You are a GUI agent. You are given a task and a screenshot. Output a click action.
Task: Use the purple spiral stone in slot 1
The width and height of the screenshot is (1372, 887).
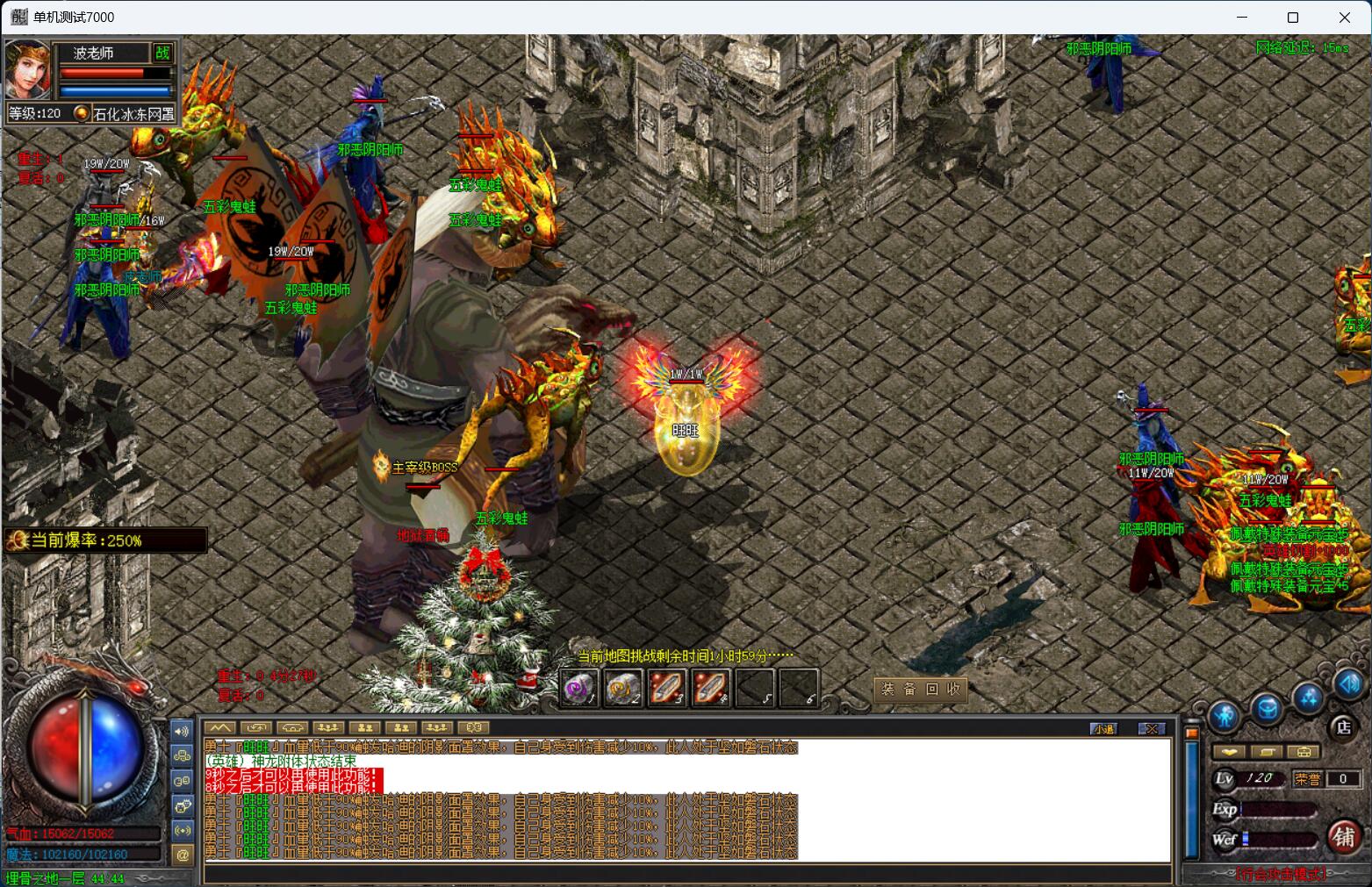[x=579, y=688]
